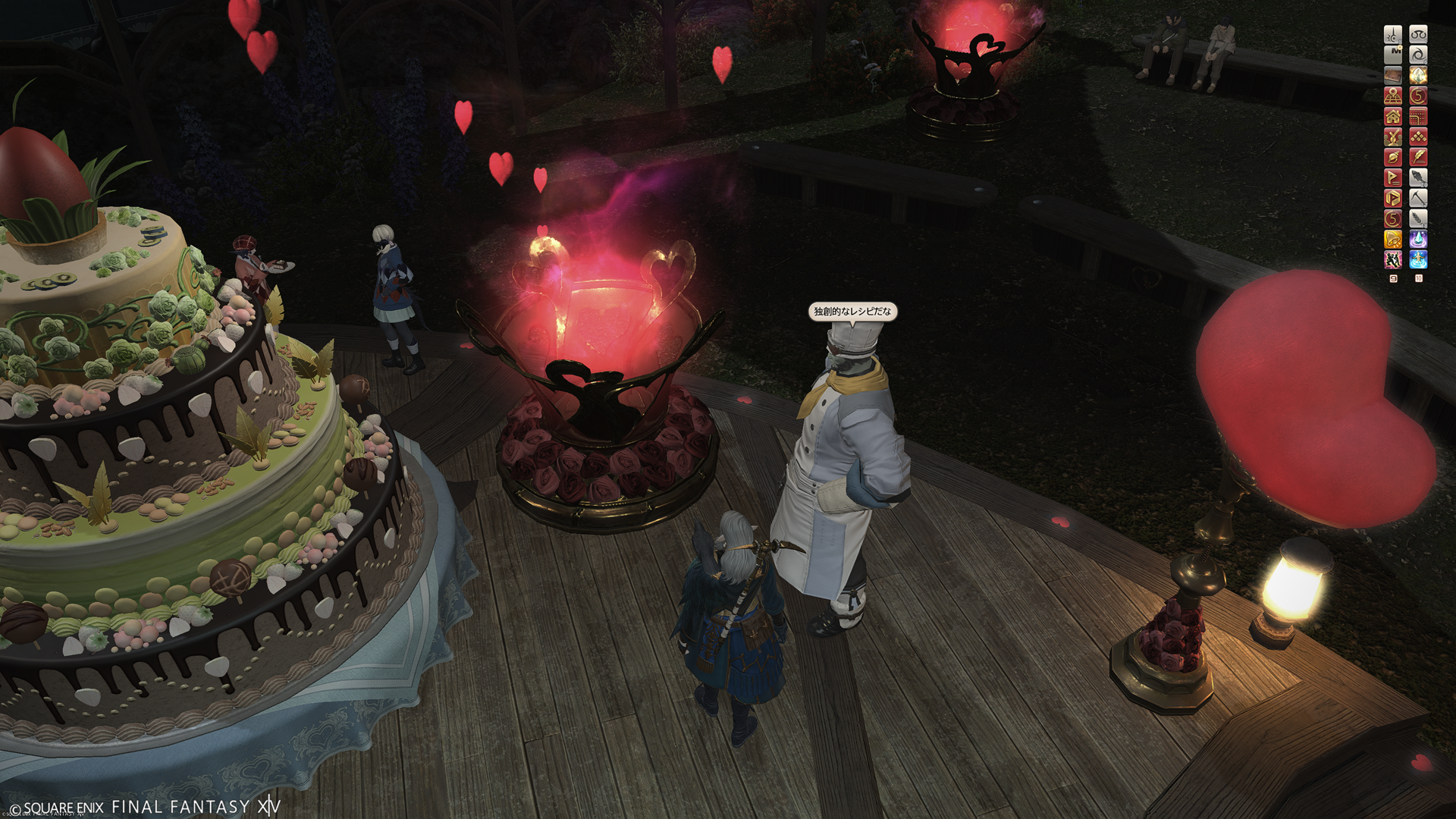The height and width of the screenshot is (819, 1456).
Task: Equip the pickaxe gear set
Action: click(1418, 198)
